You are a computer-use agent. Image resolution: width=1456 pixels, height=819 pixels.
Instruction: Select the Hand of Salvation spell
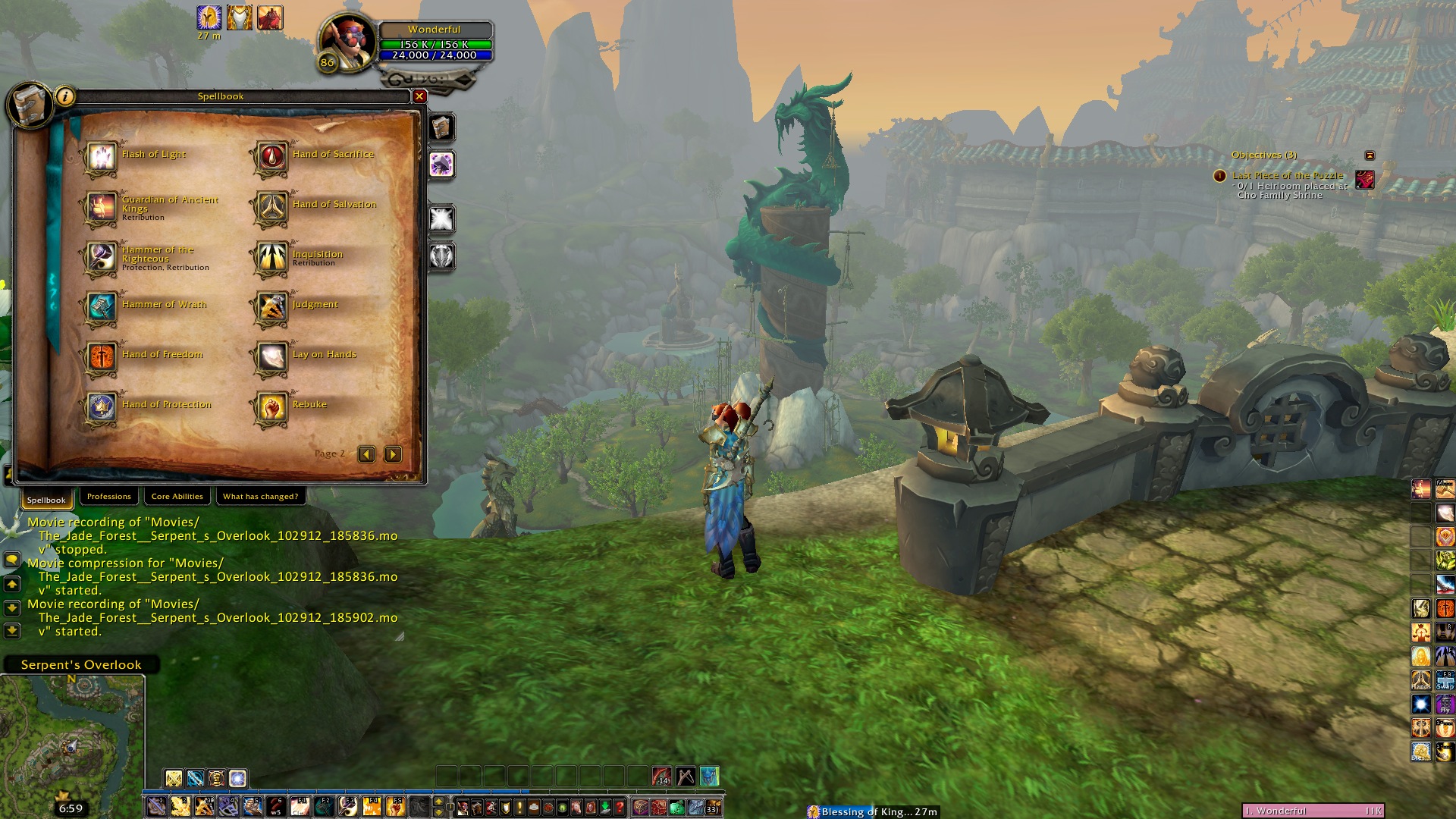(x=271, y=207)
